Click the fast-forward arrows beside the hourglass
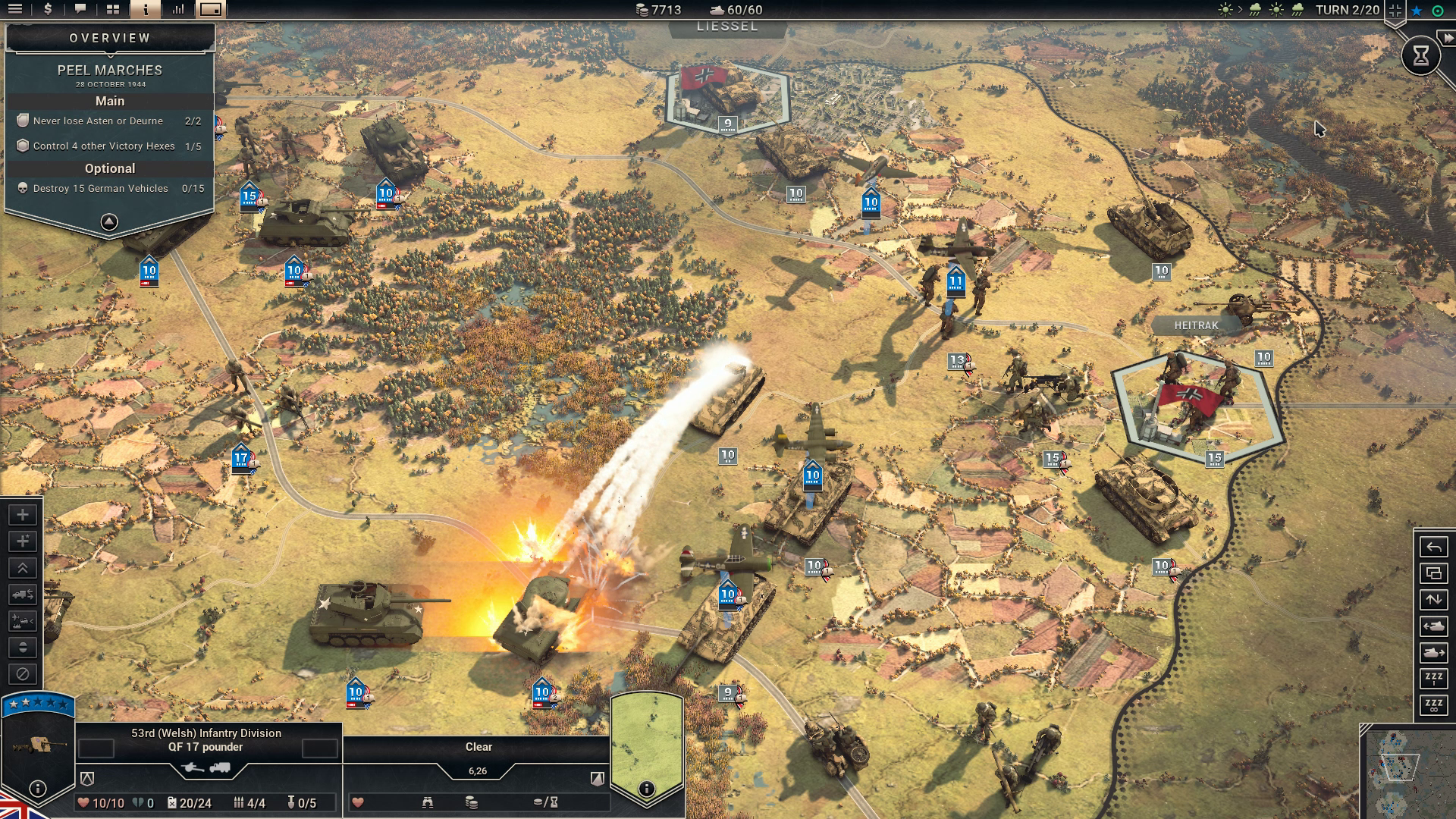The width and height of the screenshot is (1456, 819). coord(1448,38)
